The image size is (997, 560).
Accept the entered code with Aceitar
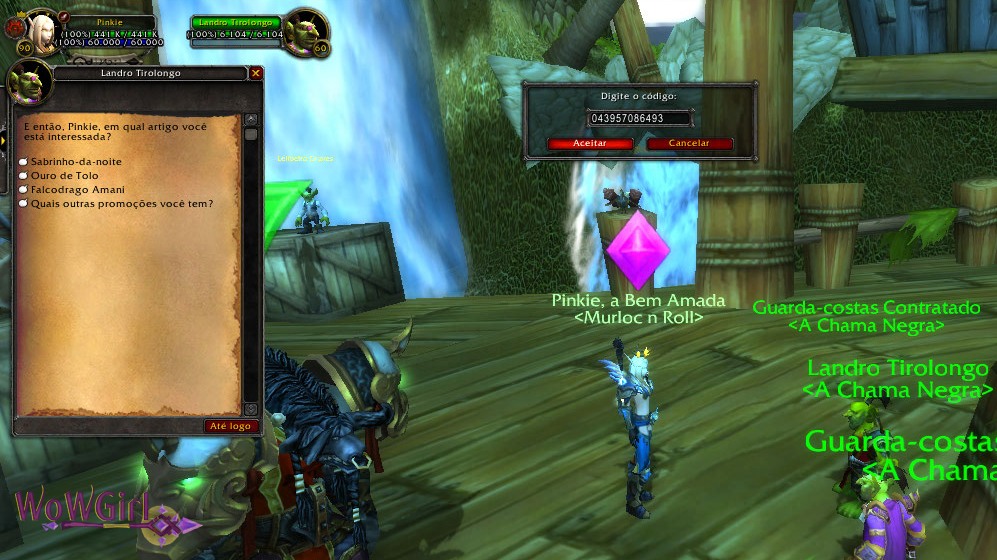[590, 143]
